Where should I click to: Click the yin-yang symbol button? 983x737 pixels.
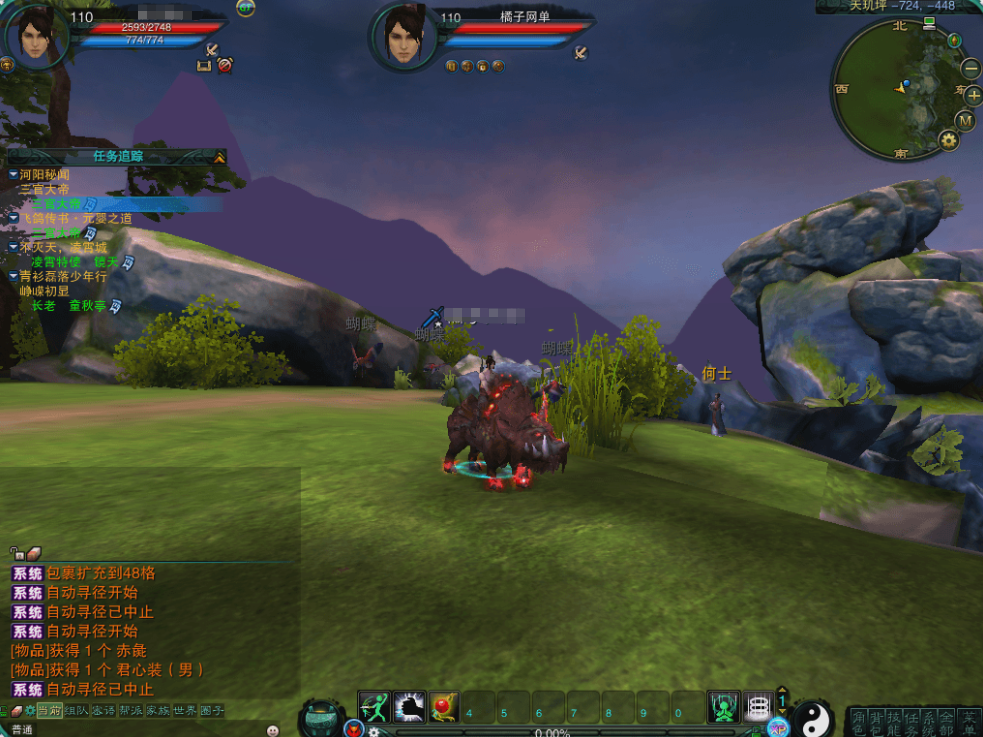813,718
